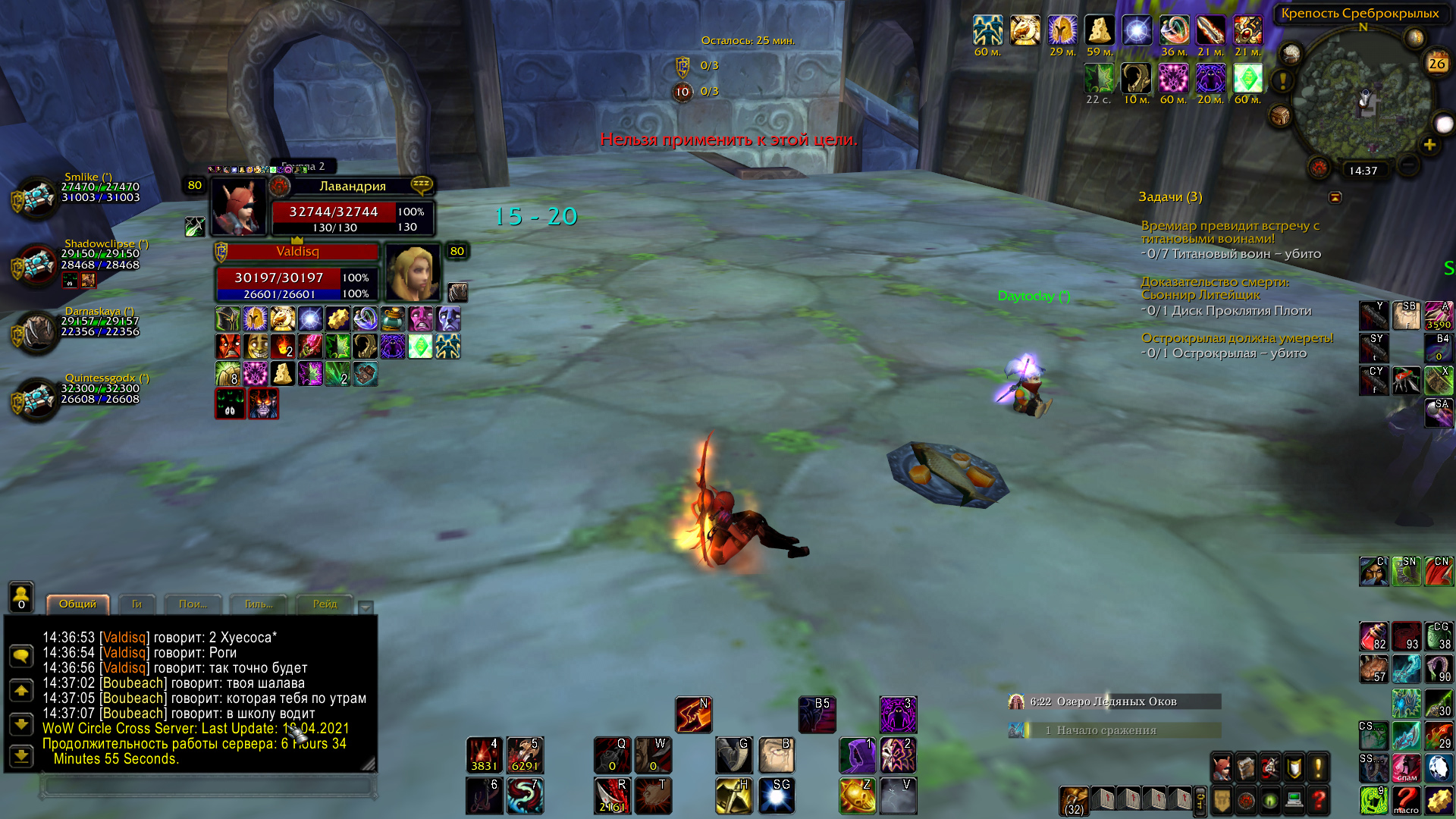Activate the bright star ability bound to SG
This screenshot has height=819, width=1456.
[776, 795]
